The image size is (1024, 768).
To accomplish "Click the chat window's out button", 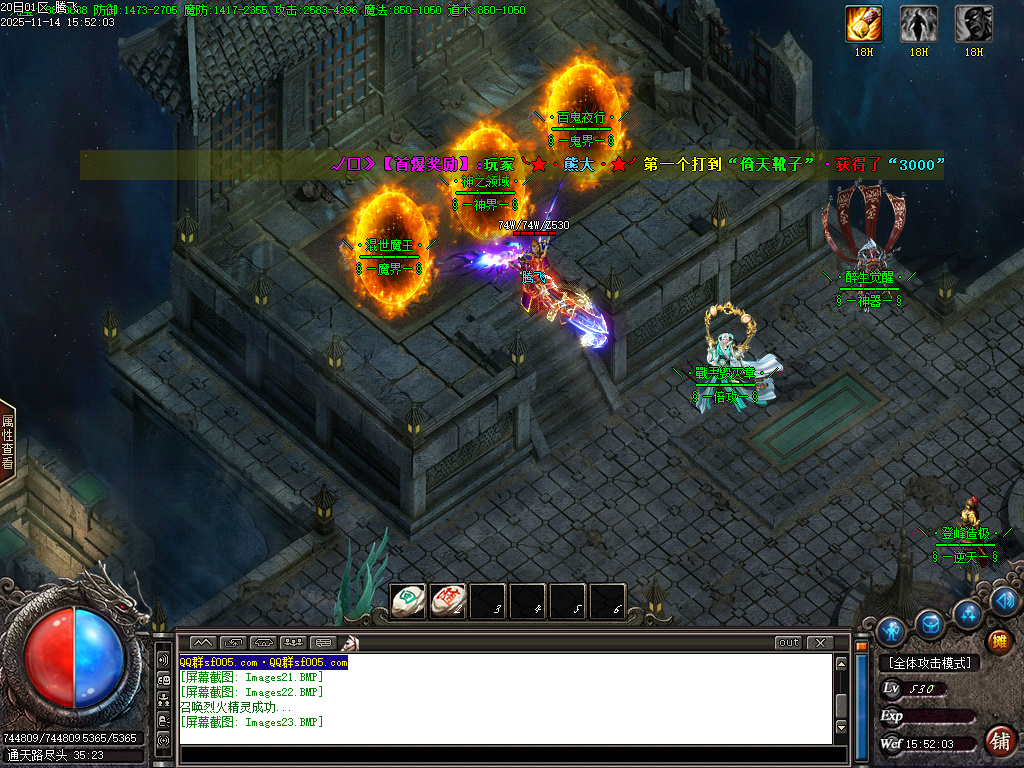I will pos(789,642).
